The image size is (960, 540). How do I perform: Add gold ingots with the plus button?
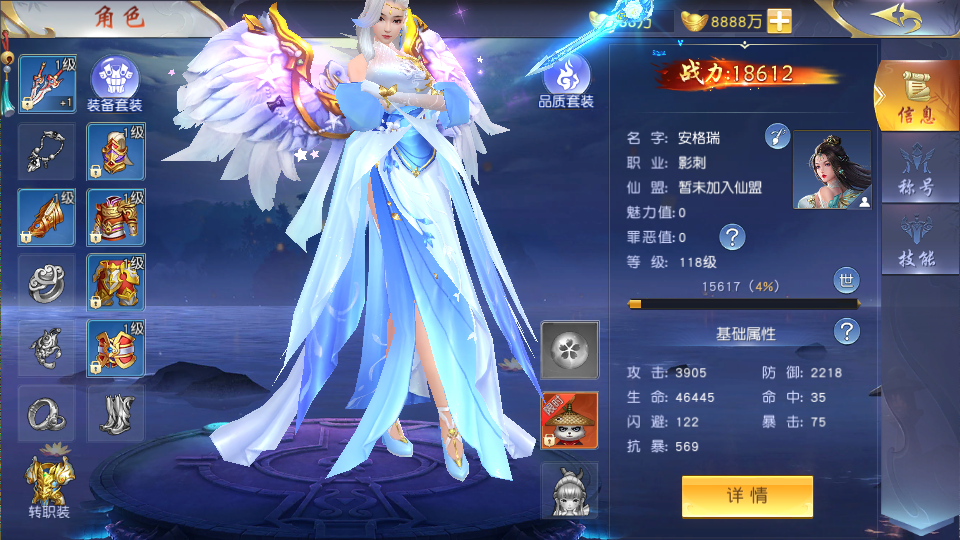coord(779,20)
